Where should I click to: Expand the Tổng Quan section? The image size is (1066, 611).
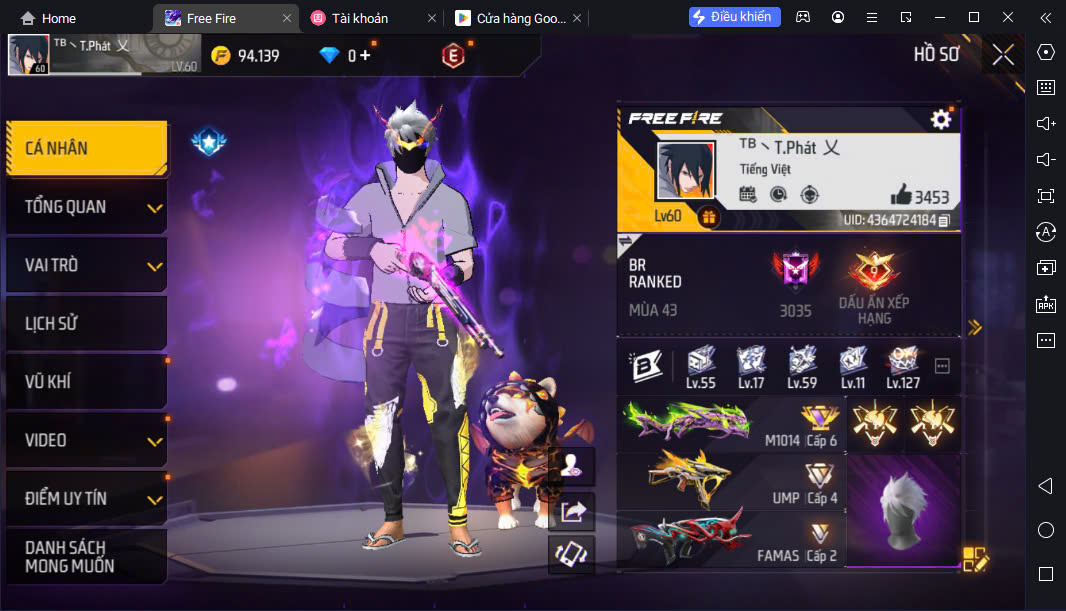tap(86, 207)
